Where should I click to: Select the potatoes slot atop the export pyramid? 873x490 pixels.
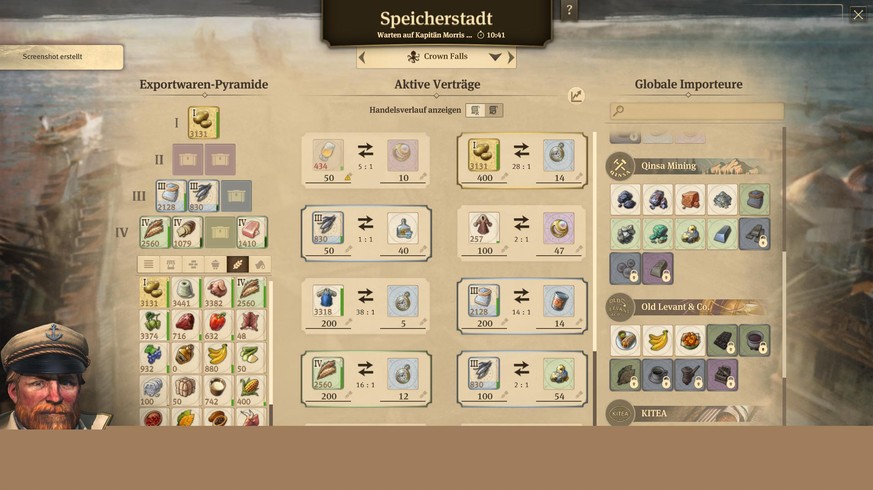[203, 124]
